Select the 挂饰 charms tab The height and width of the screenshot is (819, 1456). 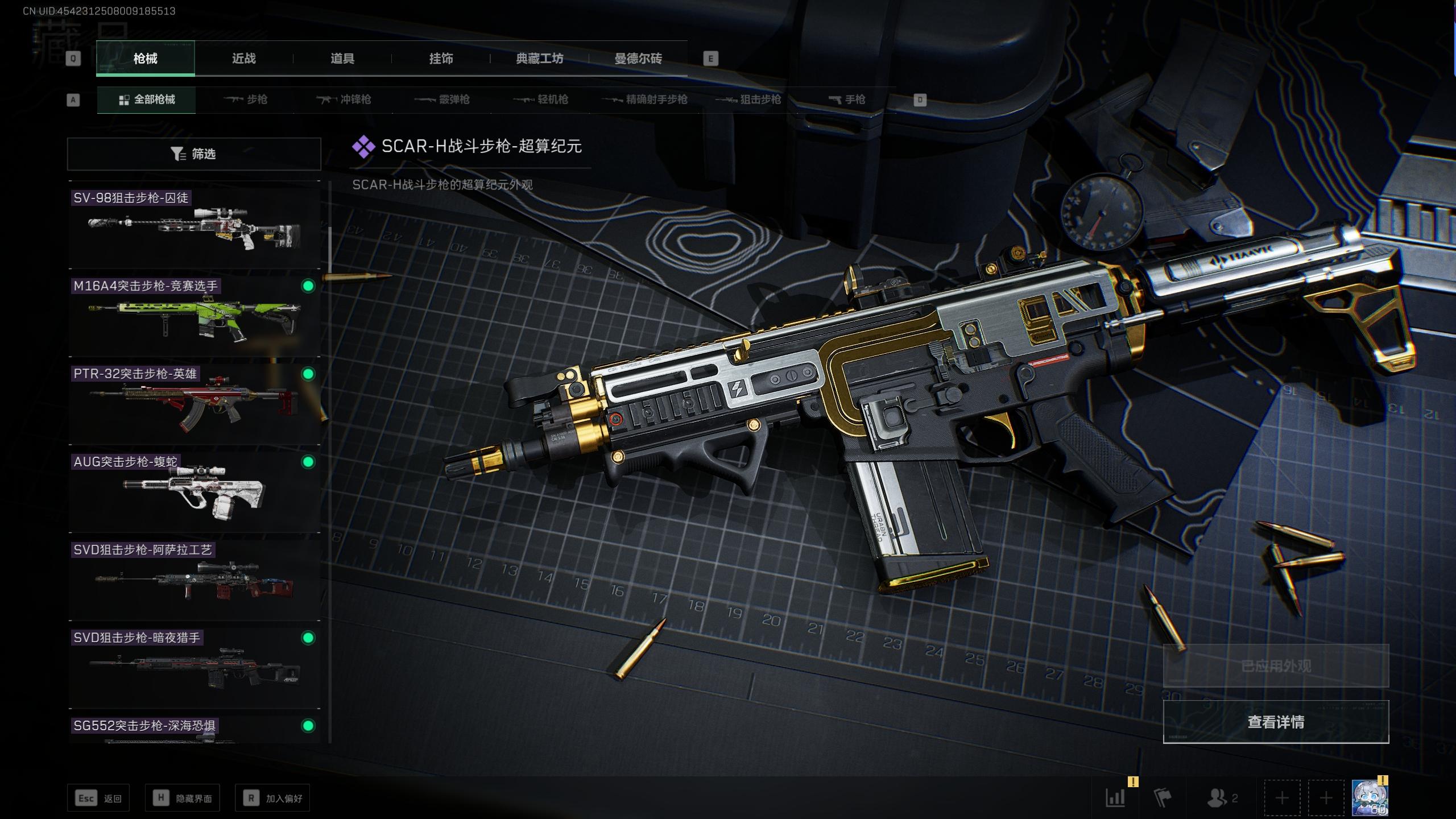441,59
